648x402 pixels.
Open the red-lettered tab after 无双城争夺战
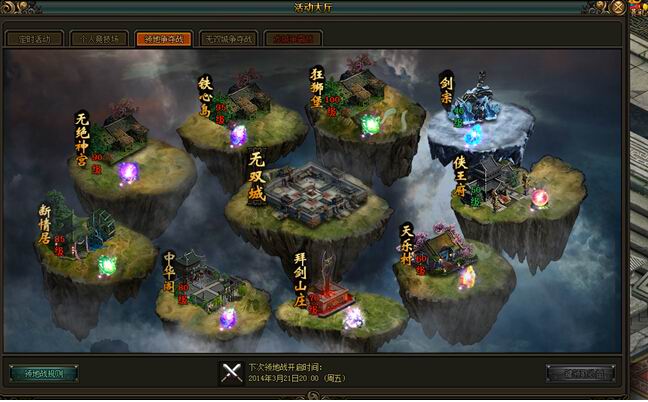point(292,39)
